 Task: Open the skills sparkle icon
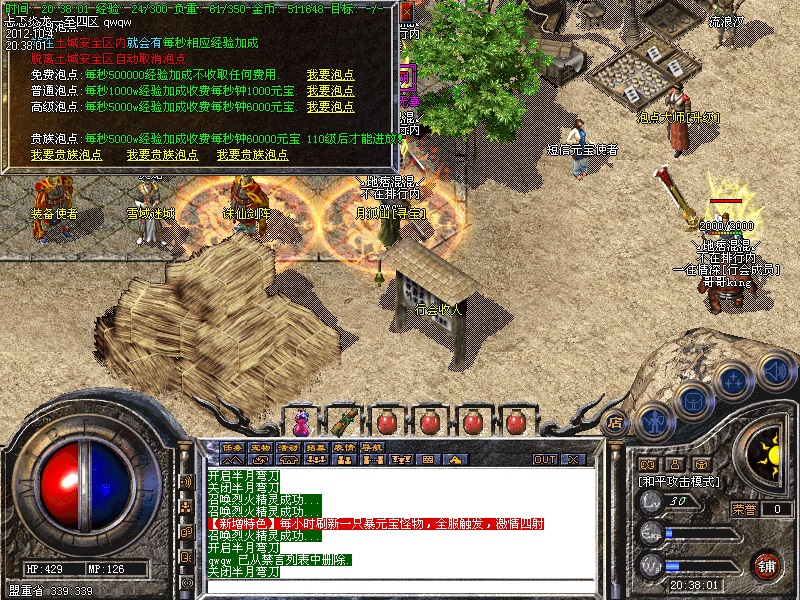coord(733,381)
